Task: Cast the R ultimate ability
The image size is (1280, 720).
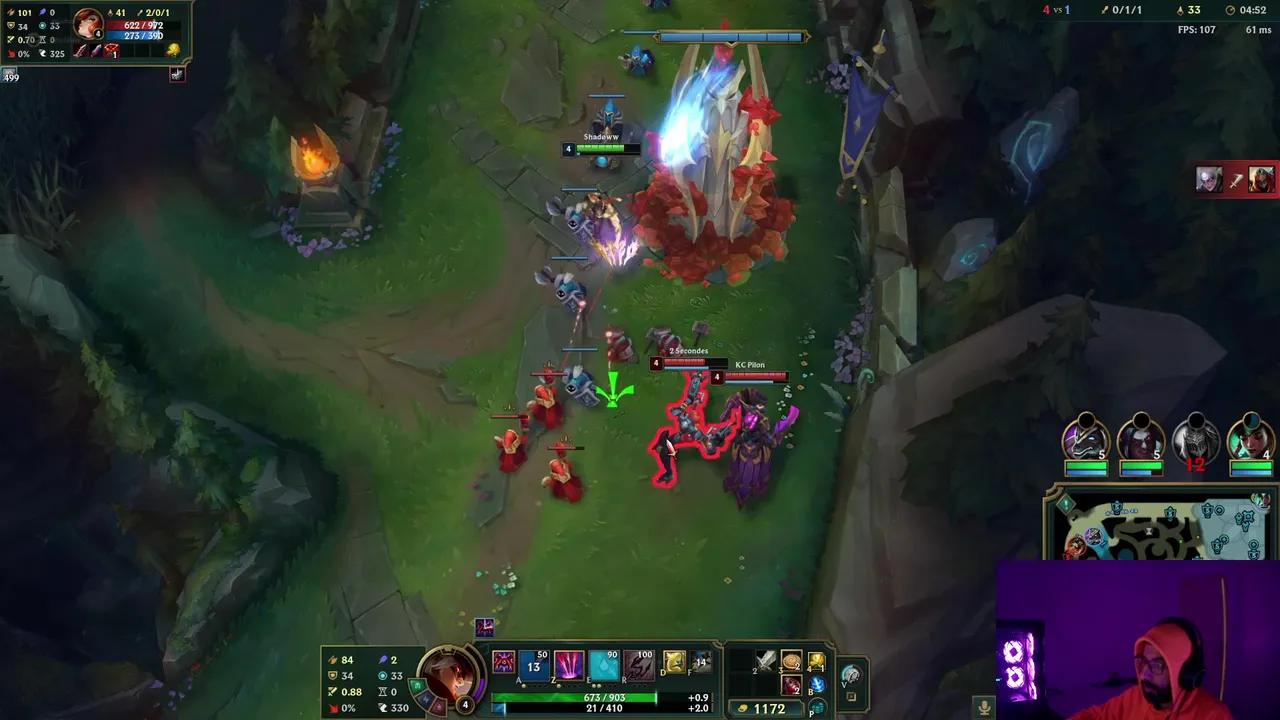Action: coord(638,664)
